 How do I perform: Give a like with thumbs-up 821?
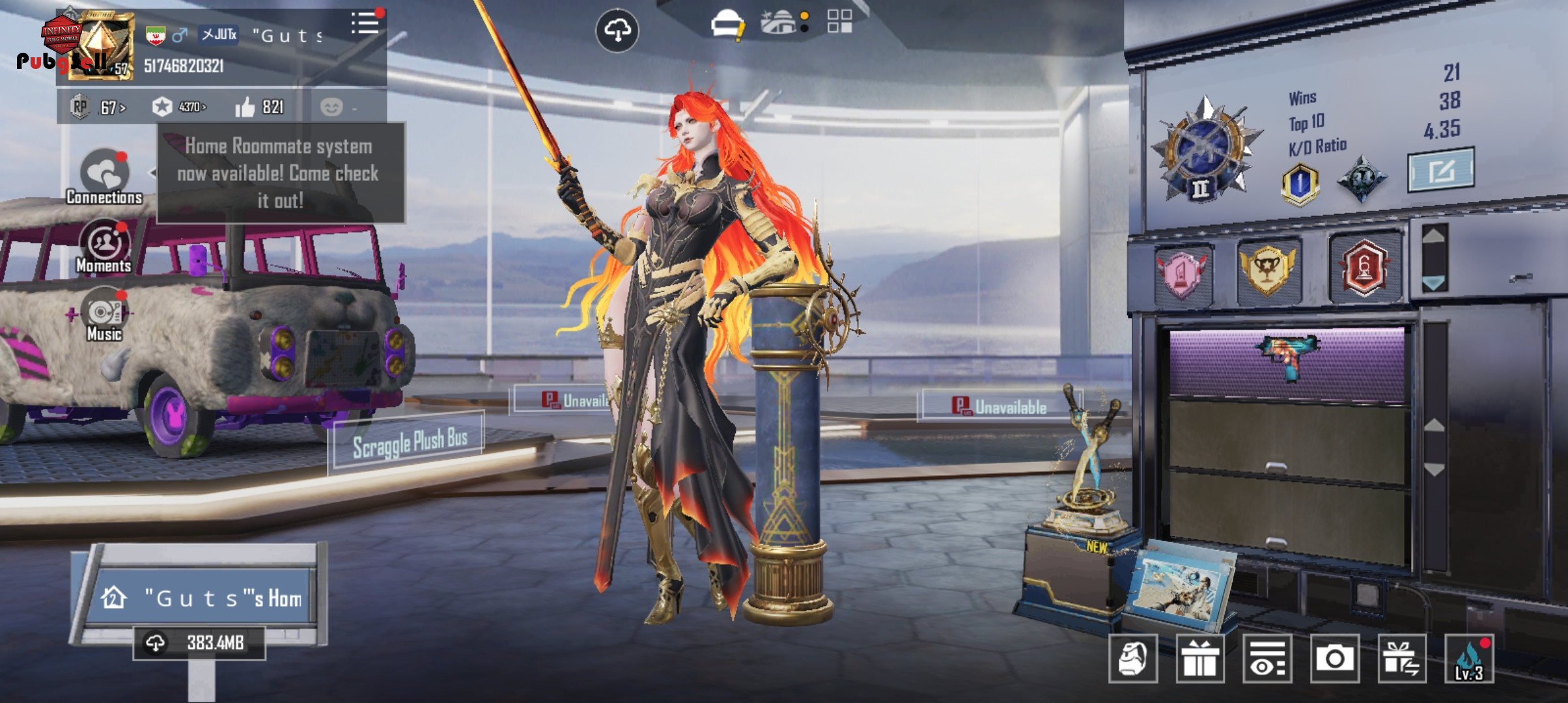point(259,107)
